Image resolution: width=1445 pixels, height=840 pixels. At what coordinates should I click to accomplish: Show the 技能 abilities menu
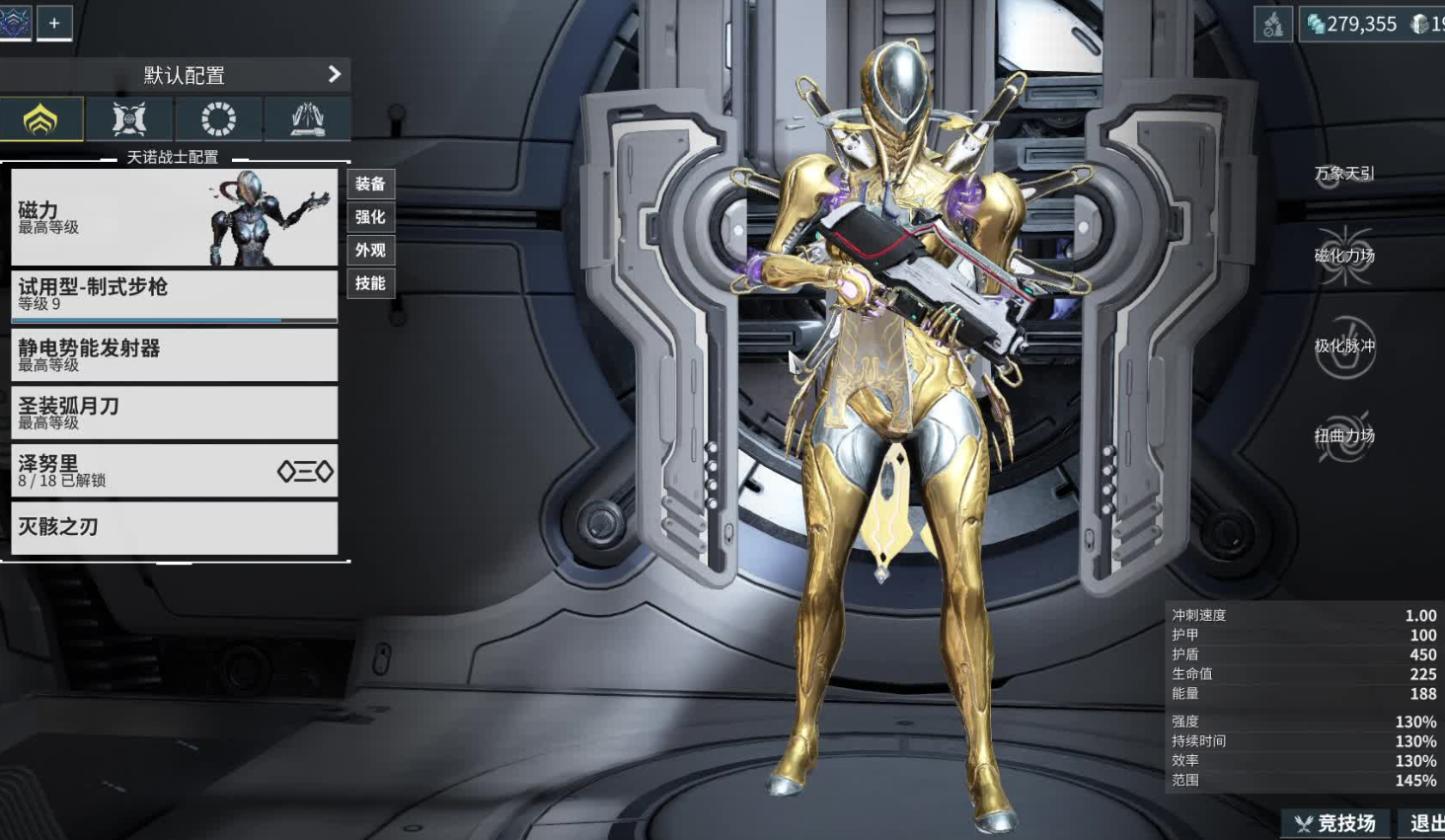coord(370,283)
